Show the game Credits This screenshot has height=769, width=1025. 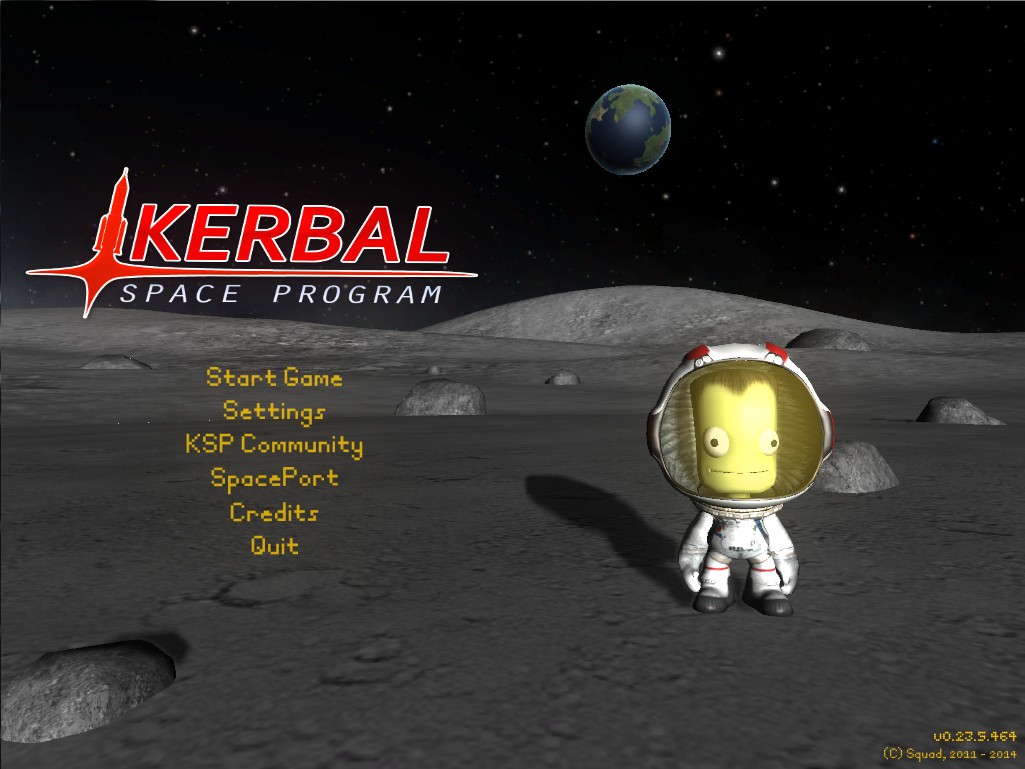pos(274,512)
